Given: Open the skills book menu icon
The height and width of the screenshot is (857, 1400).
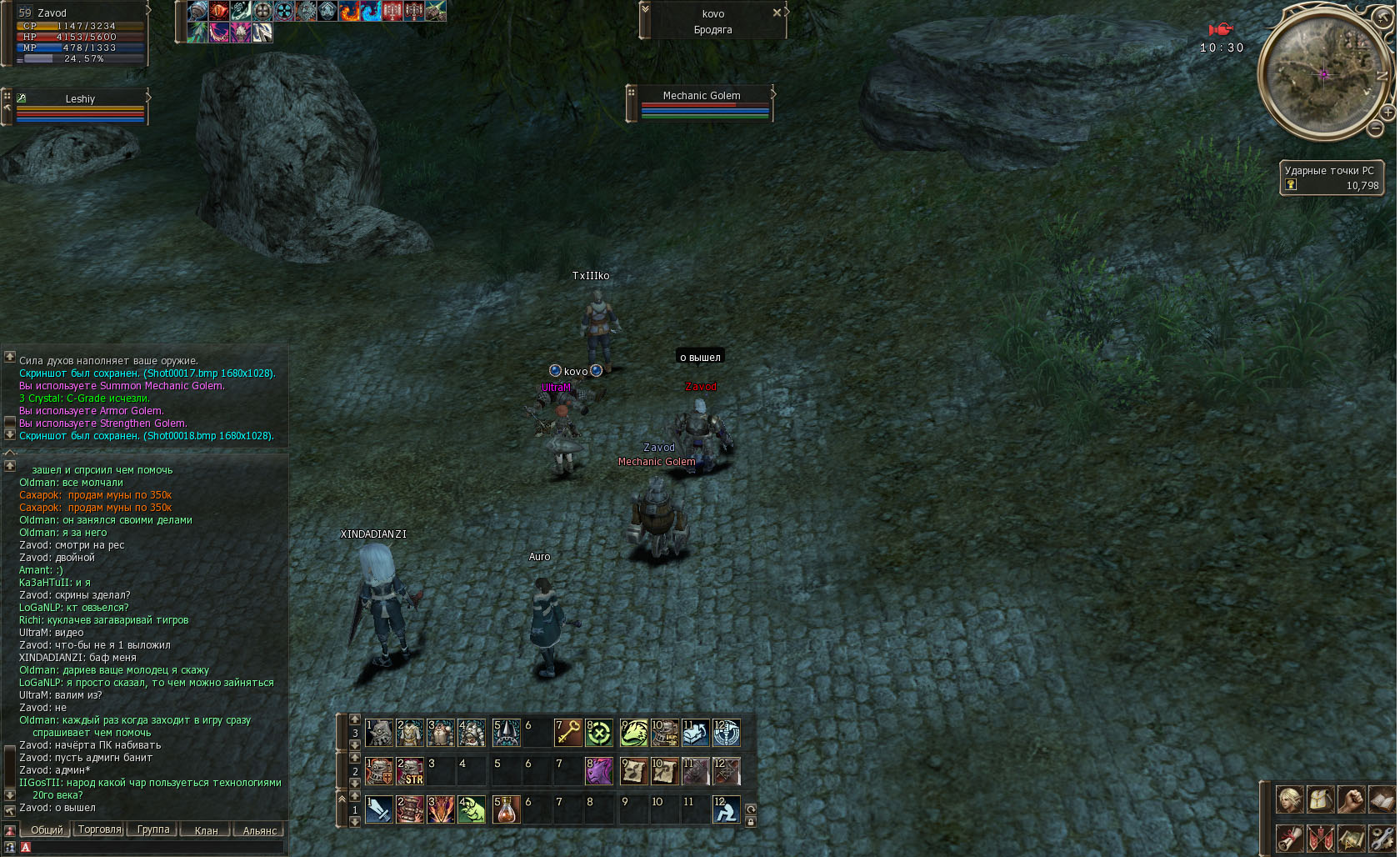Looking at the screenshot, I should click(x=1382, y=799).
